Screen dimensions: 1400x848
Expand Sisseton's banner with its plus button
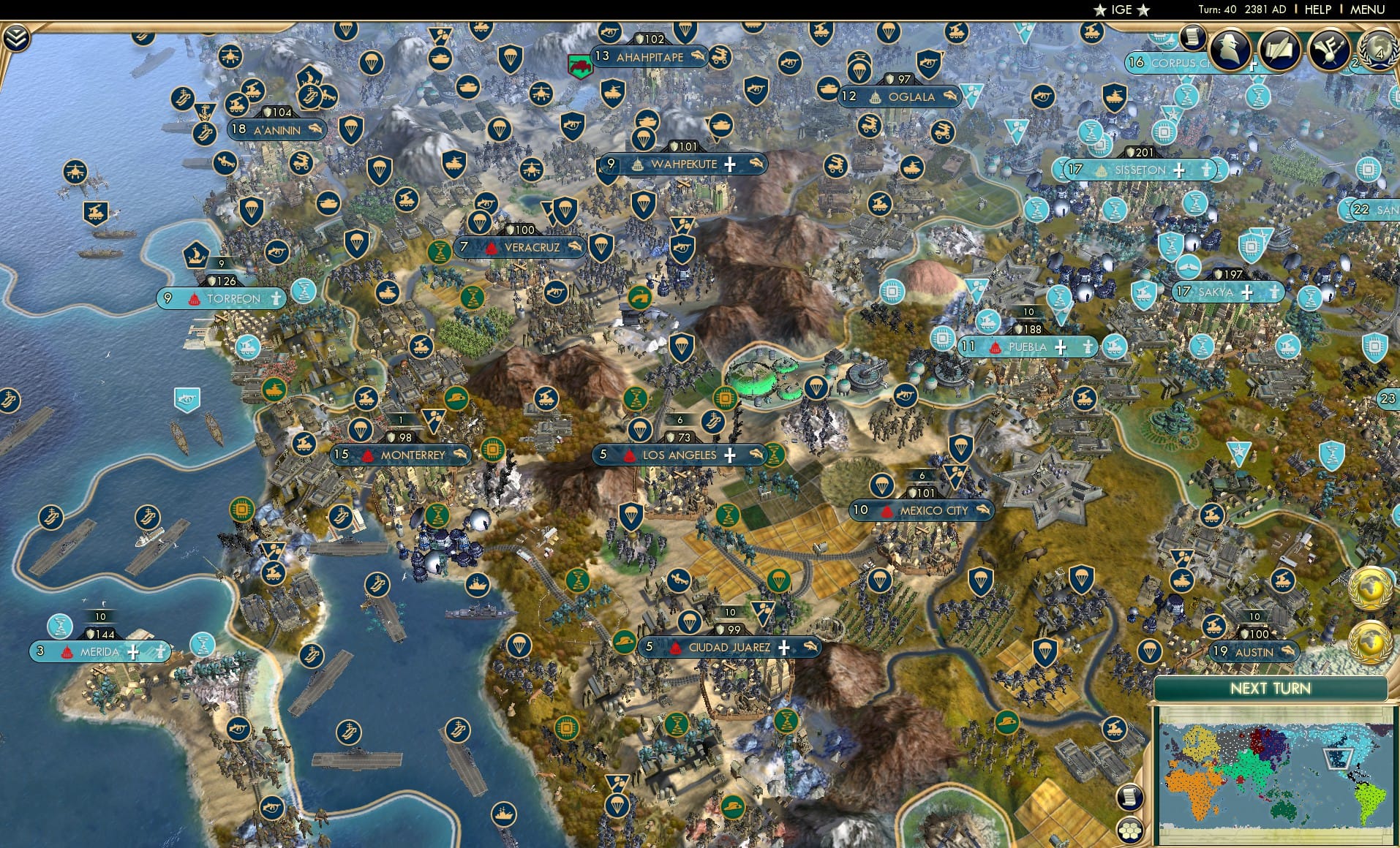tap(1178, 170)
